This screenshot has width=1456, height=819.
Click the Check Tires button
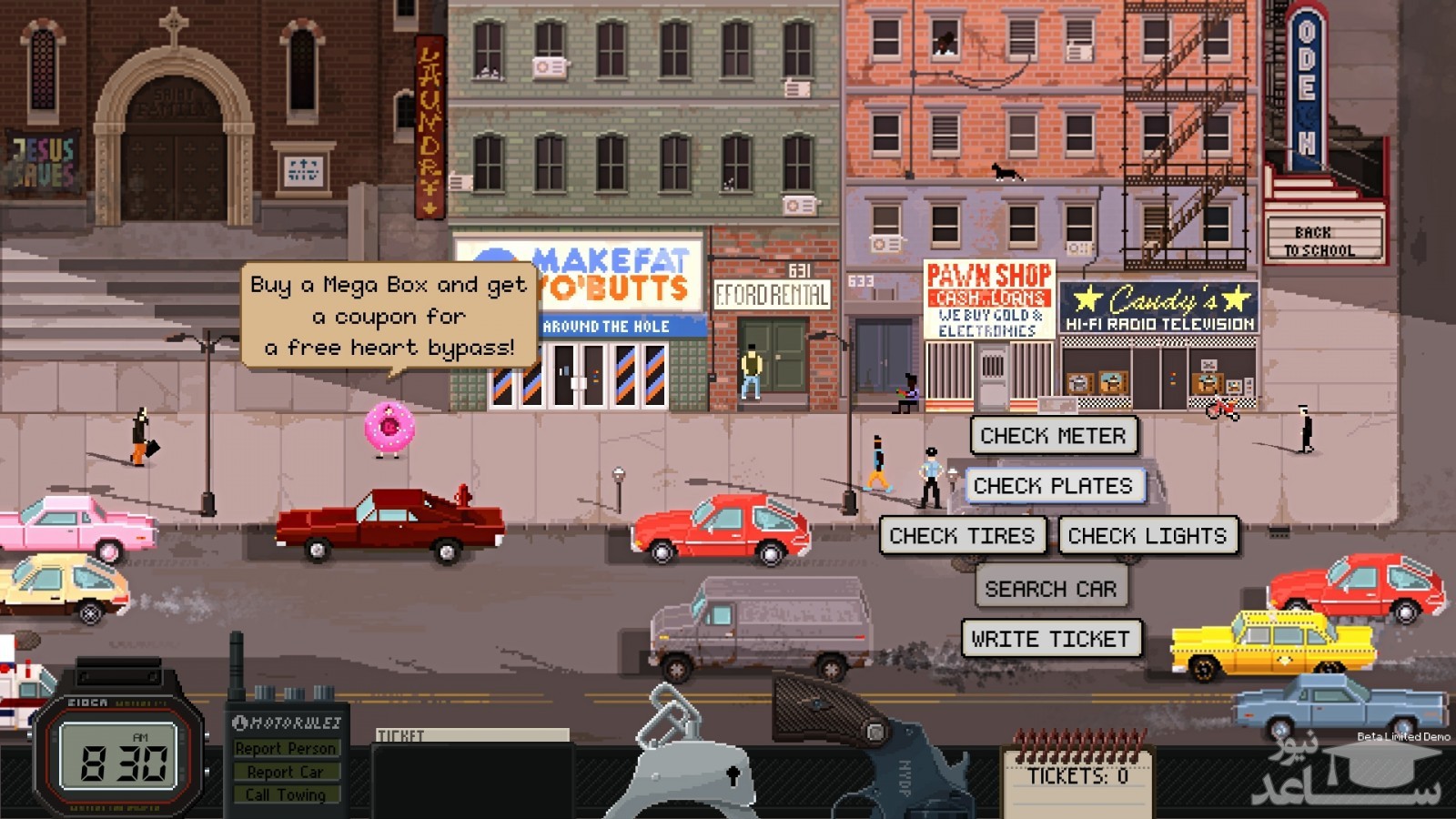962,536
